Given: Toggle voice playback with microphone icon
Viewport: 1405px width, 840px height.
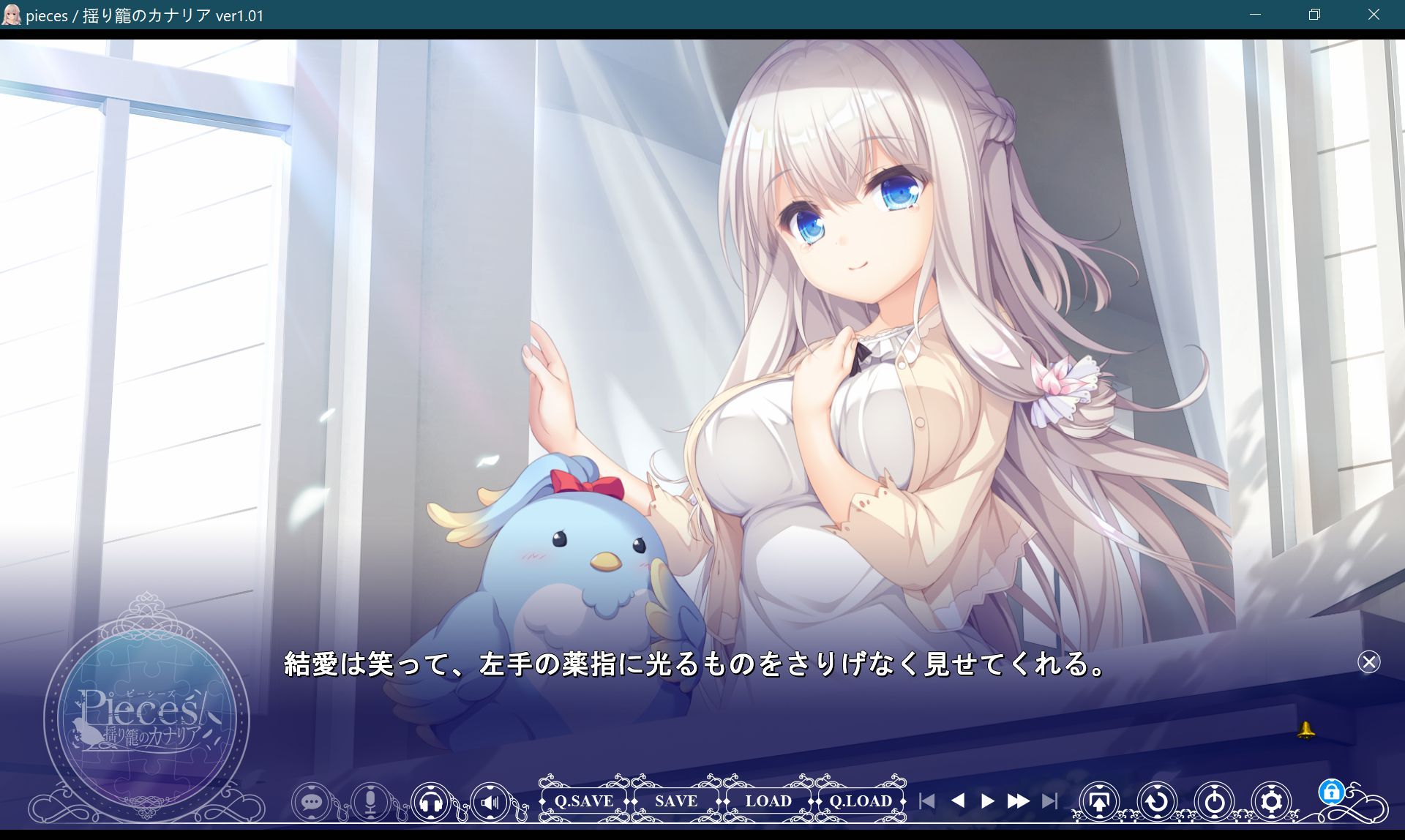Looking at the screenshot, I should [372, 801].
